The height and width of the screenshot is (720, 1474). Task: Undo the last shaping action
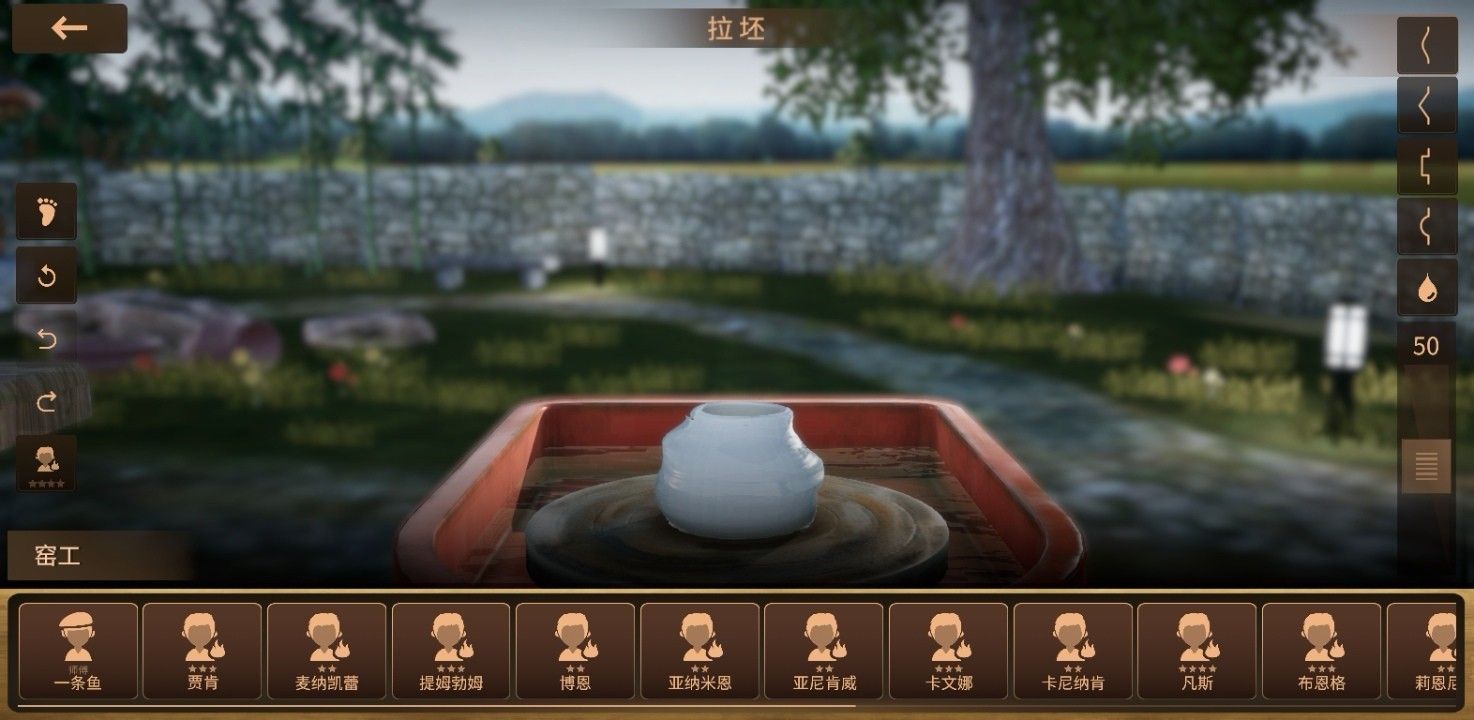pos(46,339)
